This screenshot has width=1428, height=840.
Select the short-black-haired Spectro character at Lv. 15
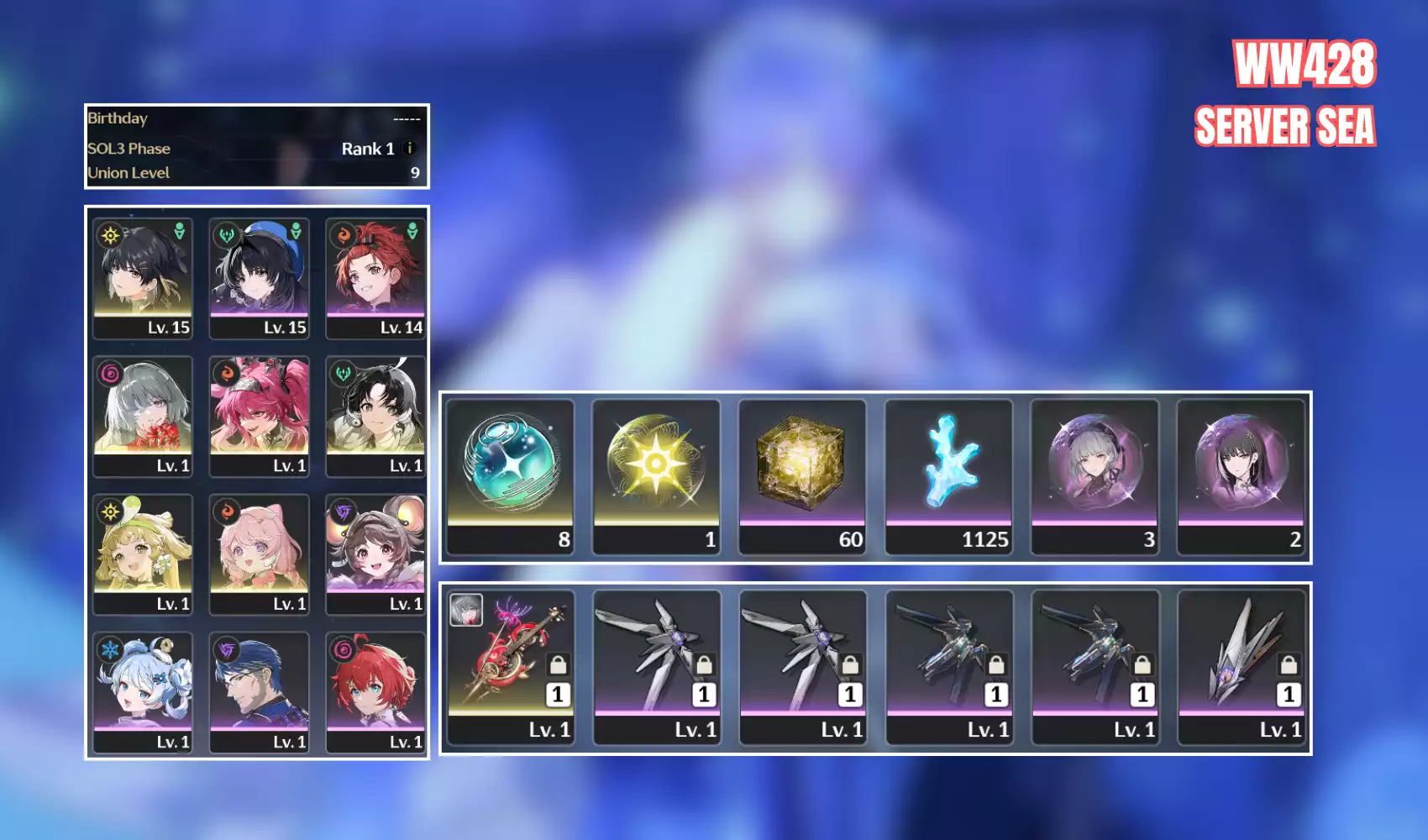tap(143, 278)
